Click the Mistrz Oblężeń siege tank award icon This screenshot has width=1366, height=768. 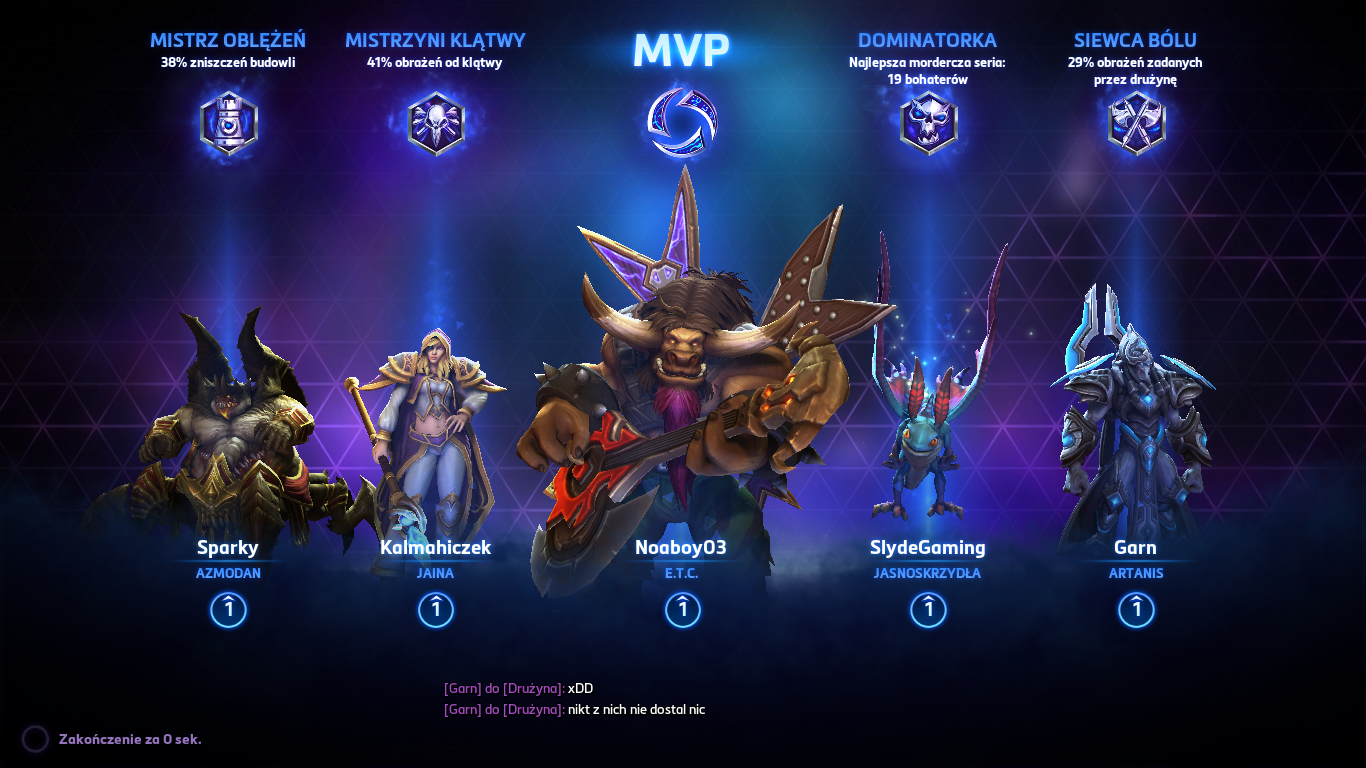(228, 122)
